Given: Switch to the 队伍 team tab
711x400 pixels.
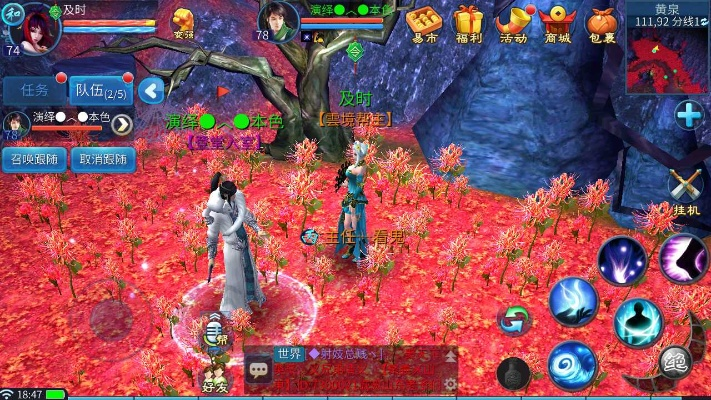Looking at the screenshot, I should (x=100, y=91).
